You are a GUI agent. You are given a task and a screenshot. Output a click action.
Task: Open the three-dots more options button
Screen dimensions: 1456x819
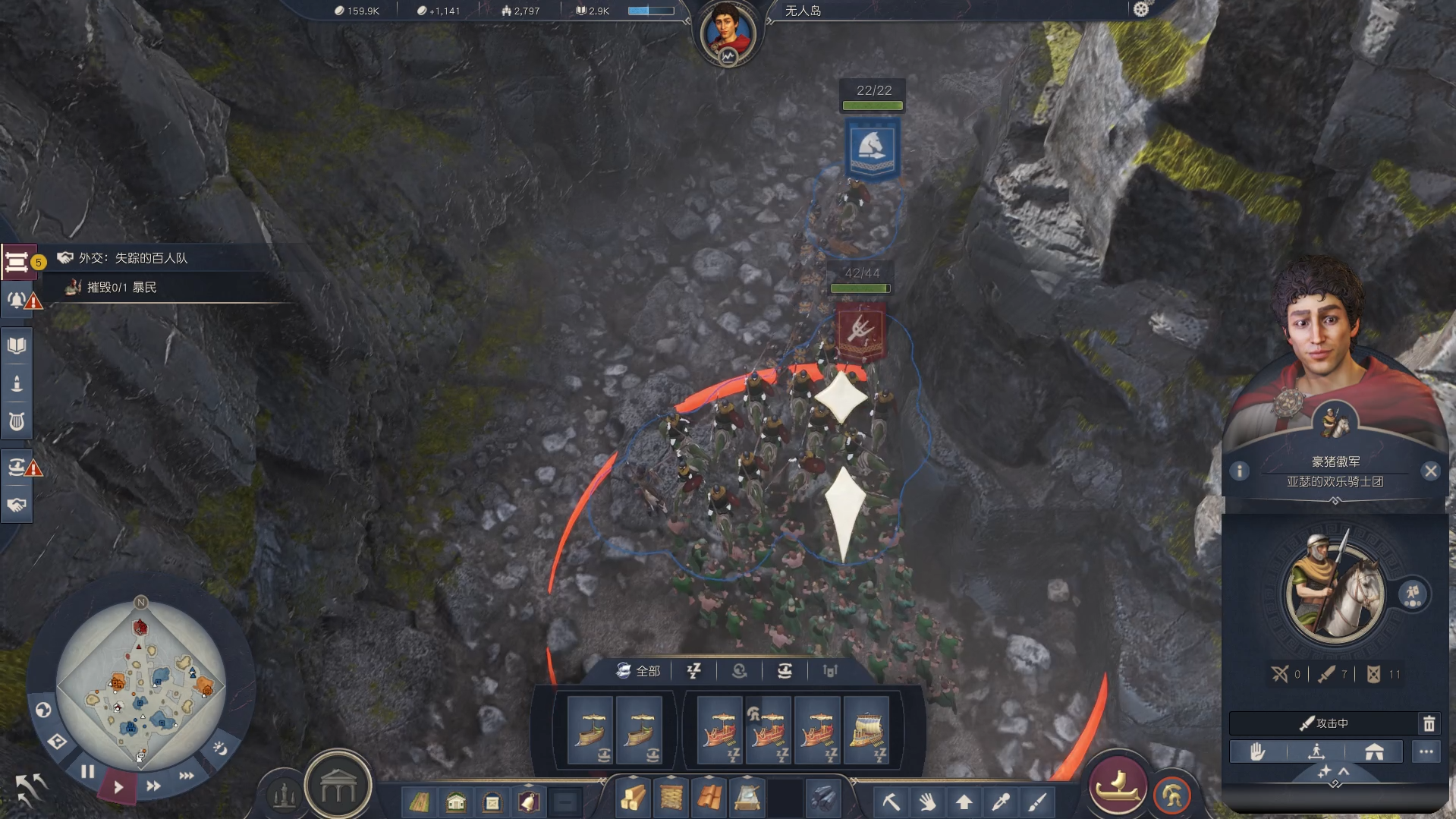(1426, 752)
